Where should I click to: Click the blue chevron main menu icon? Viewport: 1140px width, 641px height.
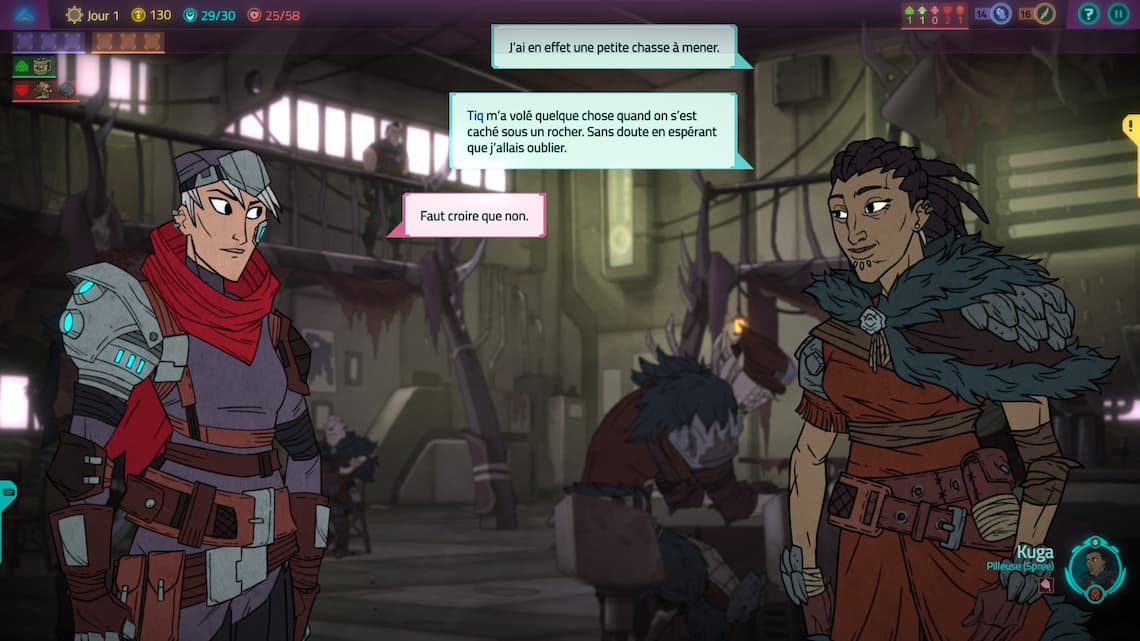point(25,14)
